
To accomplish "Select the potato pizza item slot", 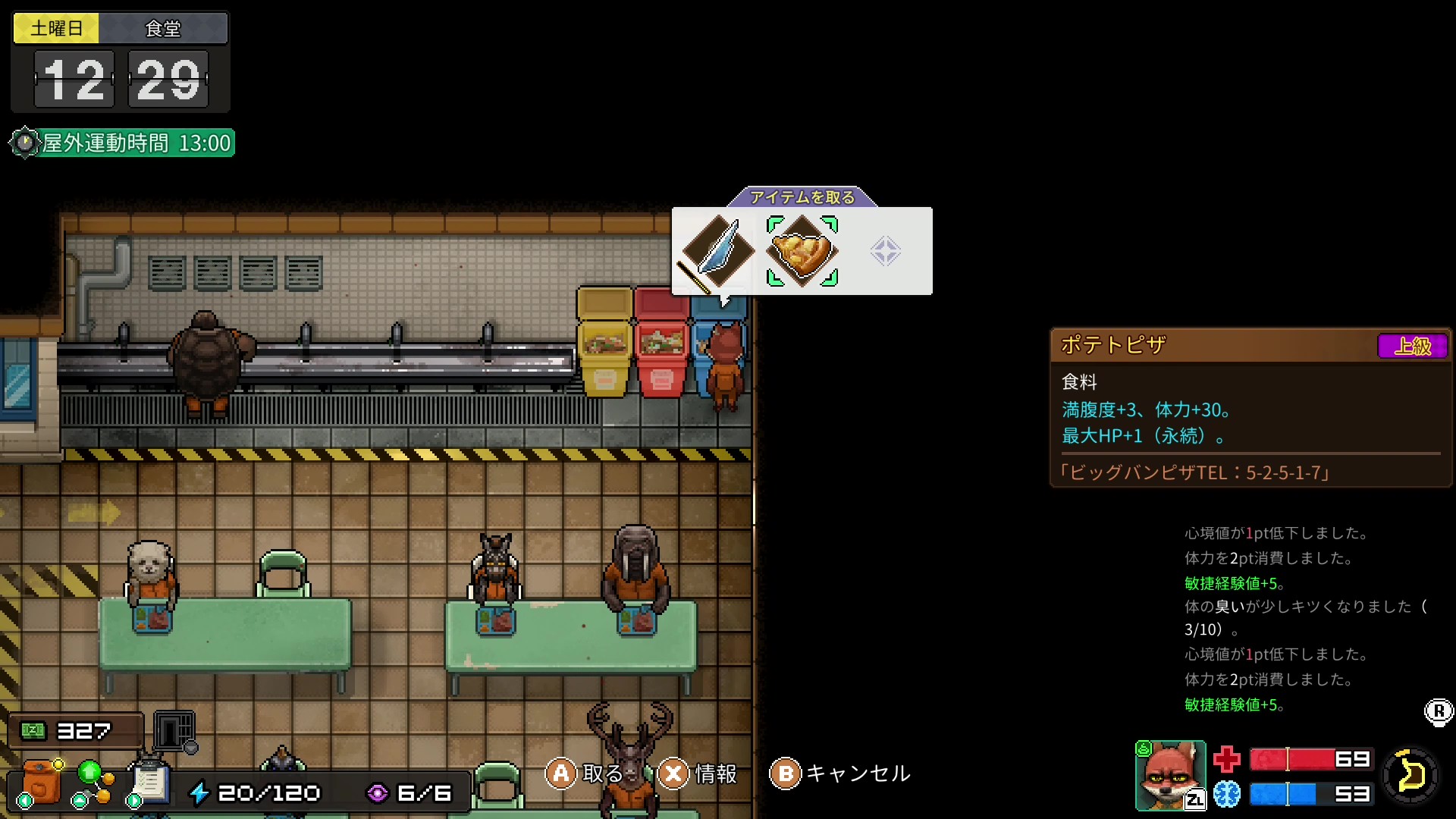I will pos(802,251).
